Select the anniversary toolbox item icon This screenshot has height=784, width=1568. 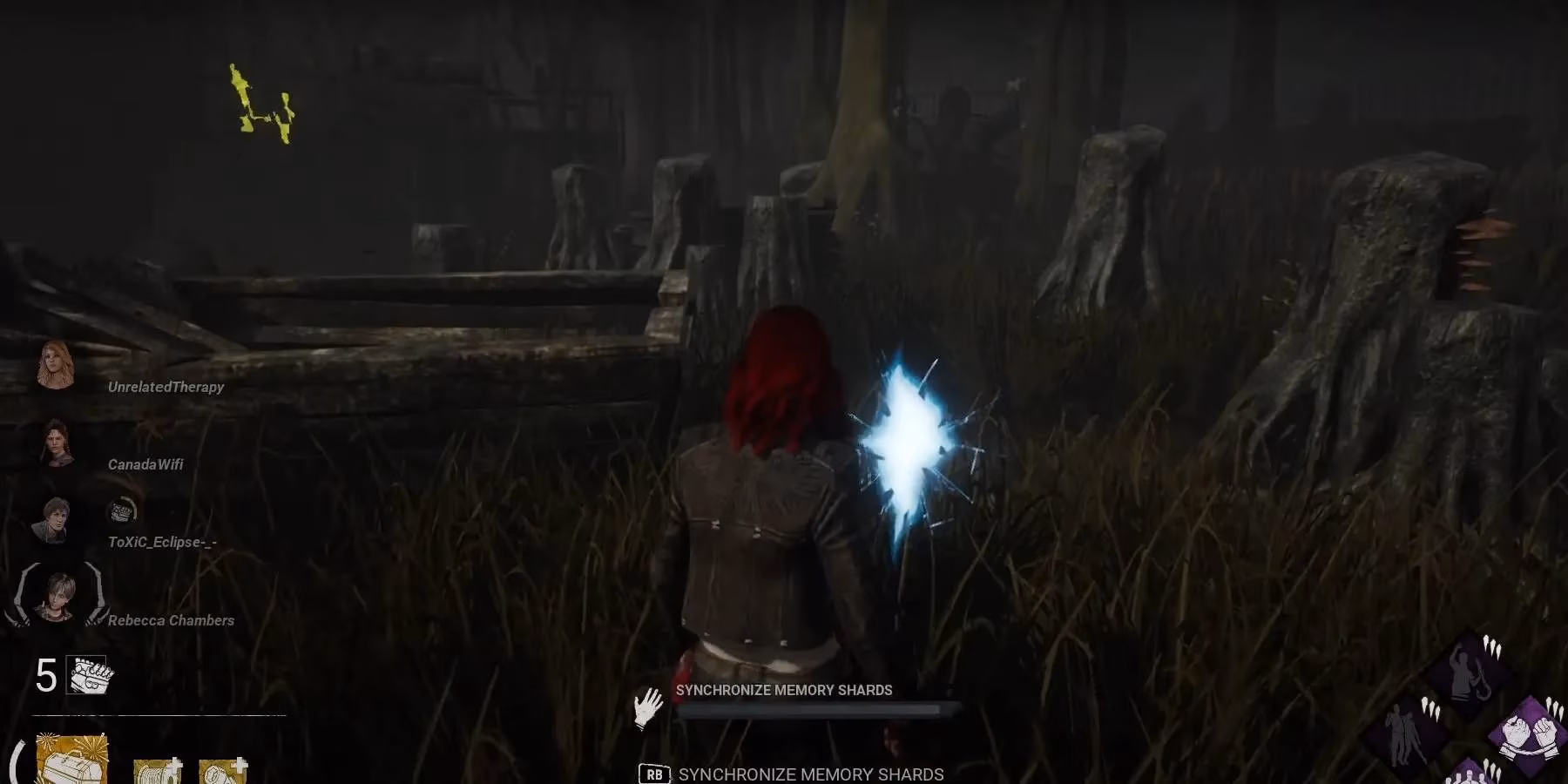pyautogui.click(x=71, y=765)
